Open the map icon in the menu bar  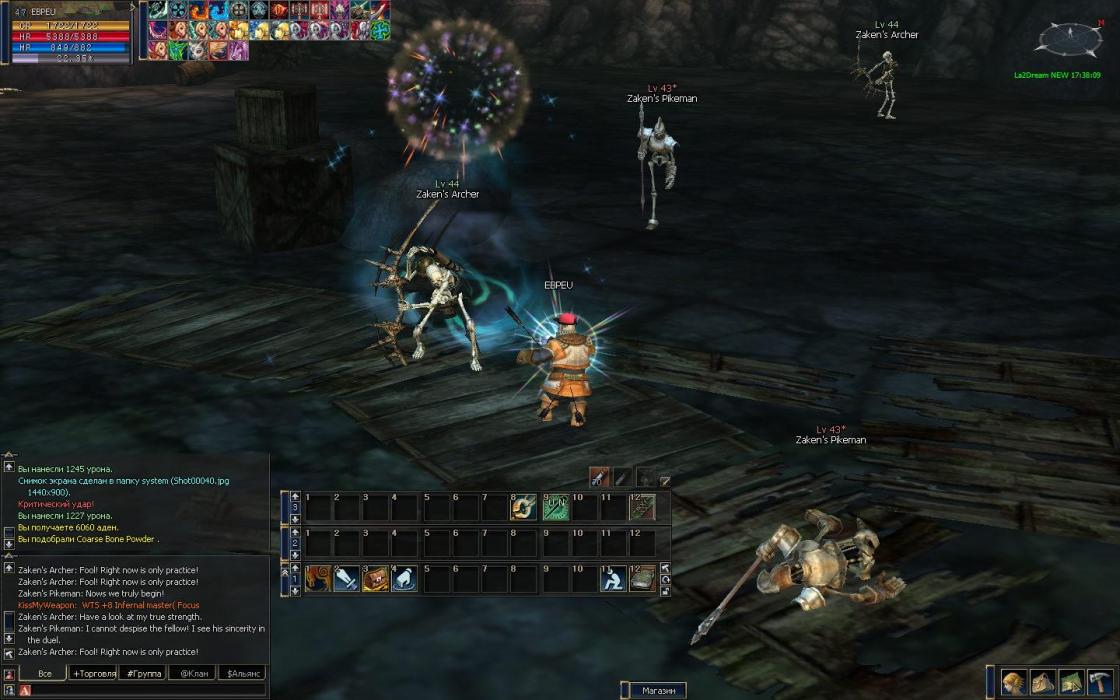click(1072, 681)
